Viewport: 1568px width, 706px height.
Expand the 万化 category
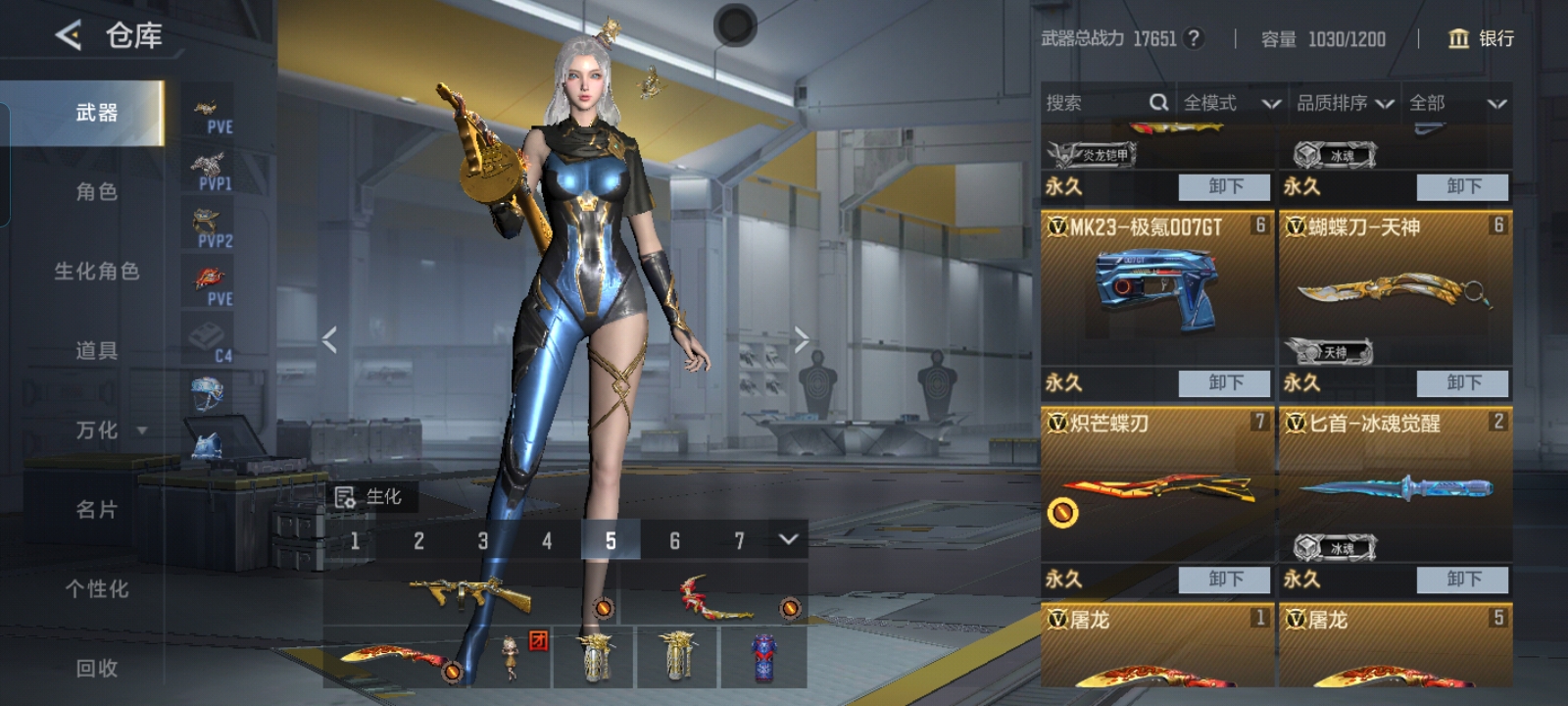(110, 429)
